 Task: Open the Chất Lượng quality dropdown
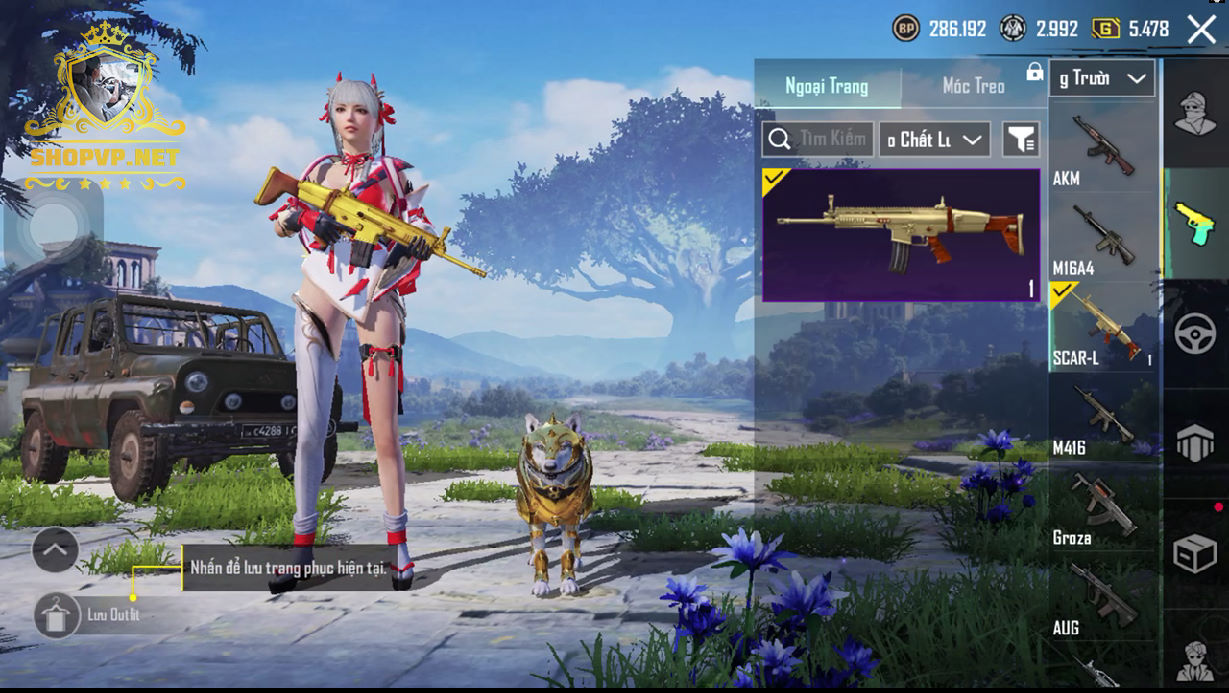(x=934, y=140)
